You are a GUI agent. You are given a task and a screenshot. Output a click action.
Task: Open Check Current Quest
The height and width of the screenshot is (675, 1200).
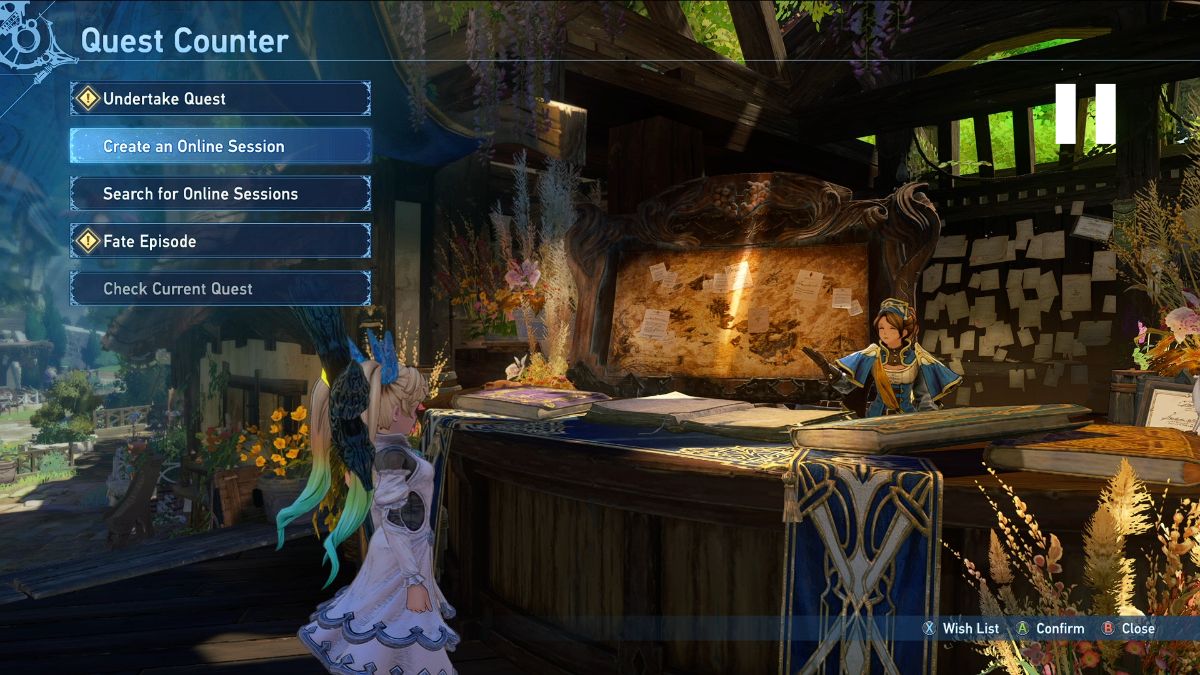[220, 289]
